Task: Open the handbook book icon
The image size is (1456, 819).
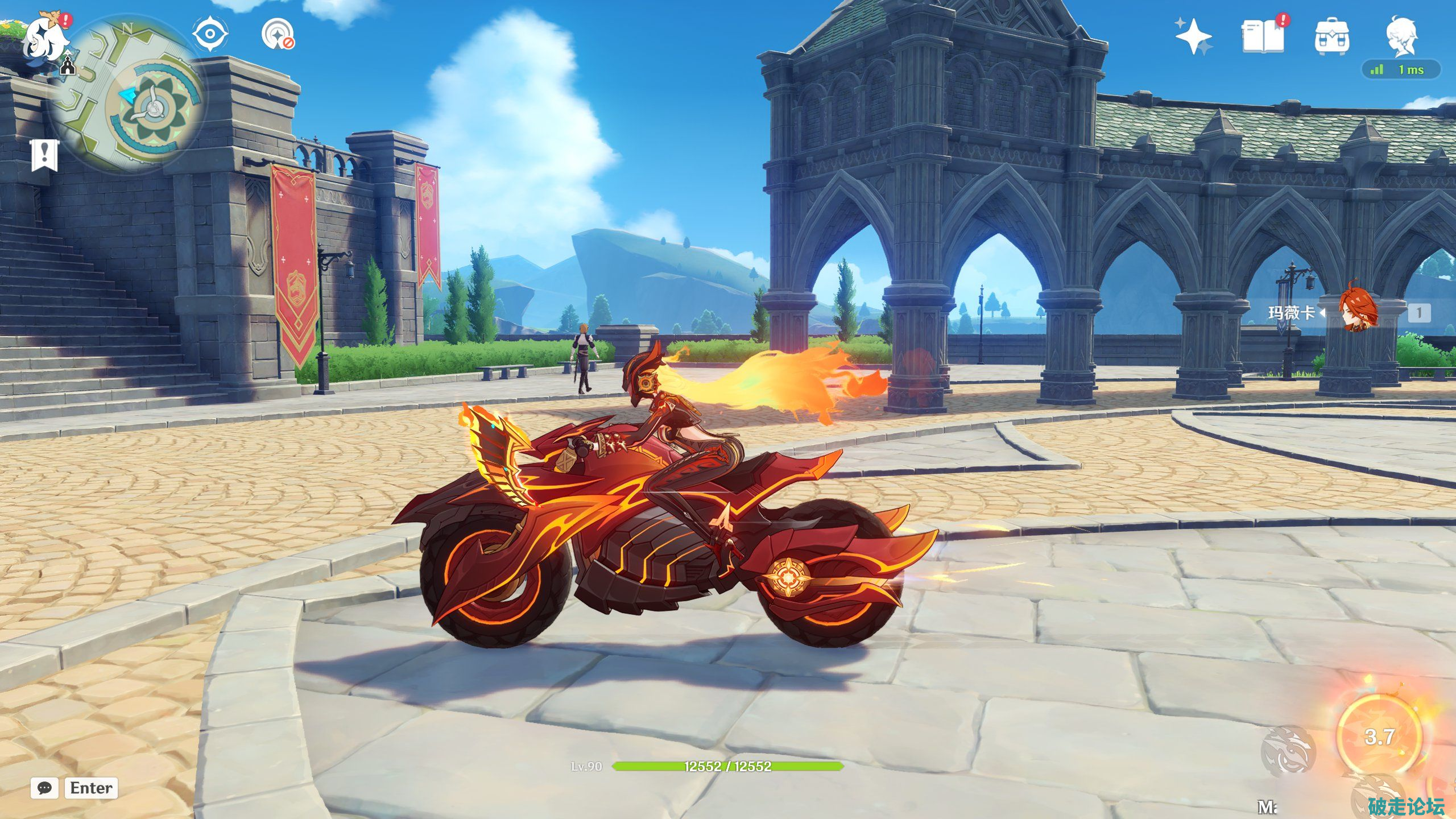Action: coord(1263,36)
